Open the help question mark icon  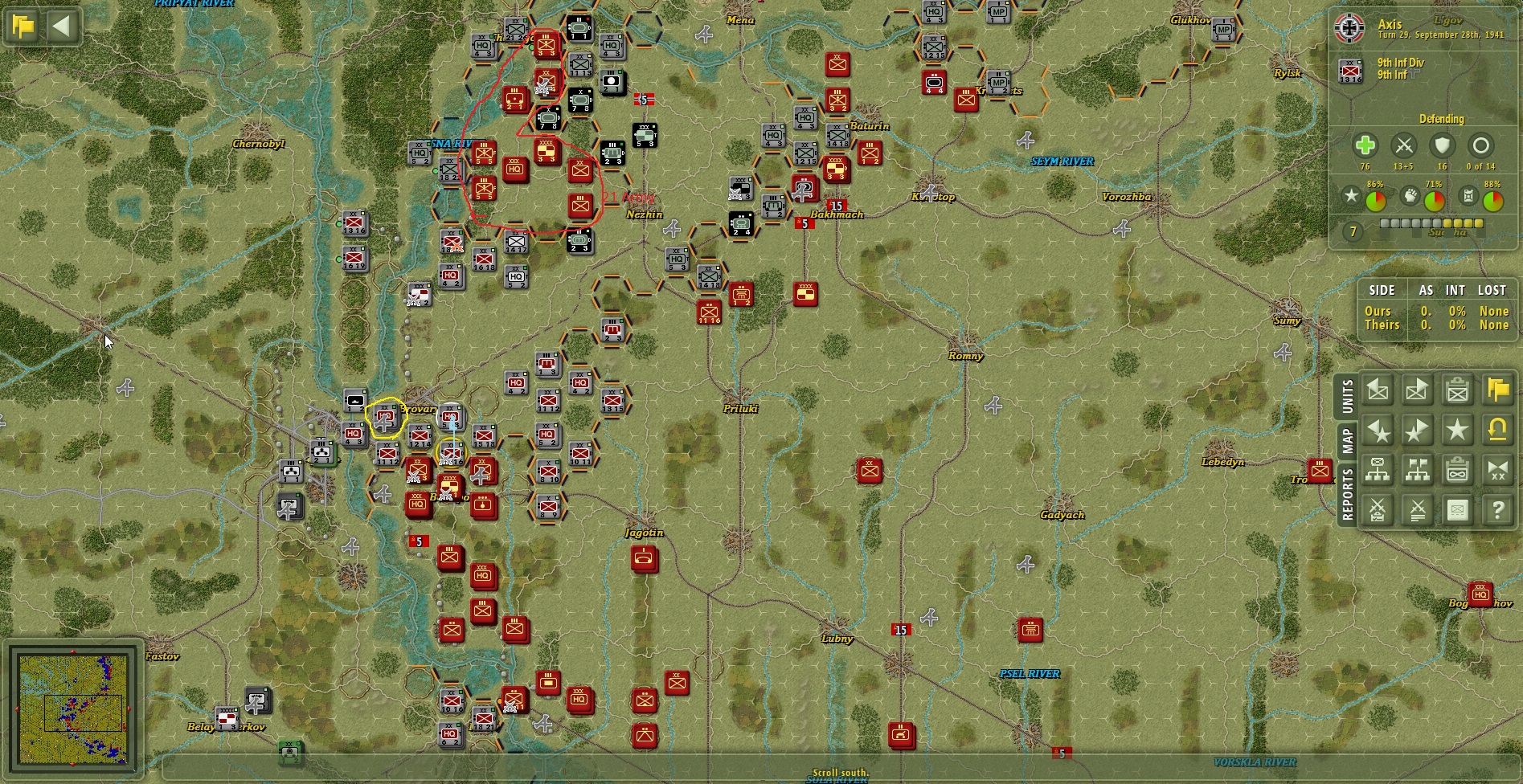pos(1496,510)
